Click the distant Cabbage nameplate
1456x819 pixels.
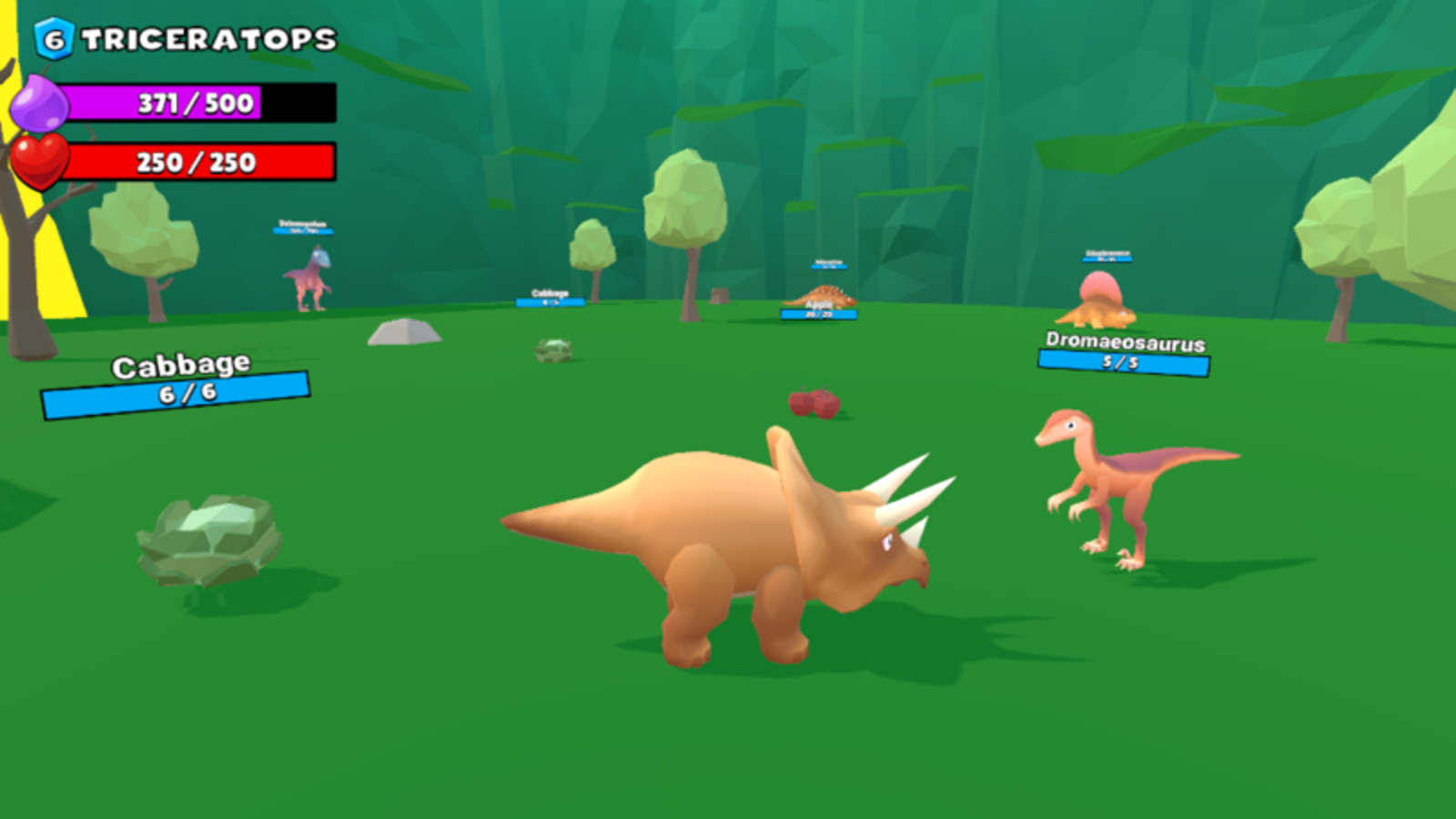point(549,296)
